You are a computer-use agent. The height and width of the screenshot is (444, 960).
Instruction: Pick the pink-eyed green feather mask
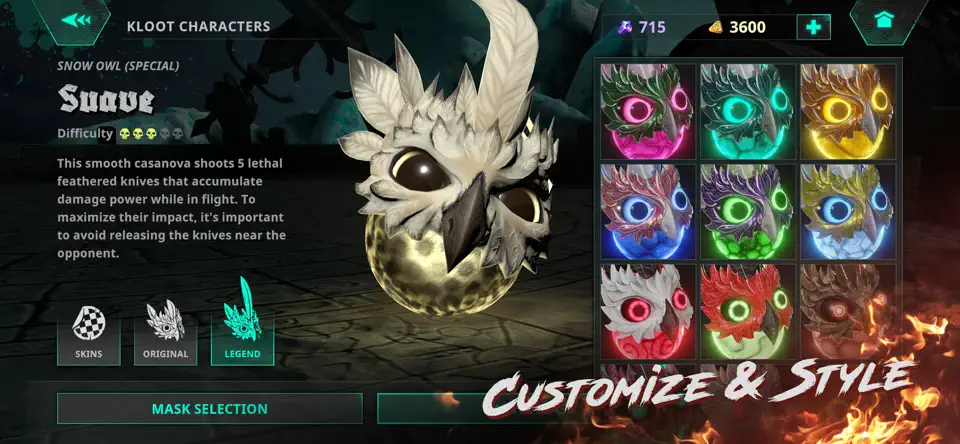[646, 110]
